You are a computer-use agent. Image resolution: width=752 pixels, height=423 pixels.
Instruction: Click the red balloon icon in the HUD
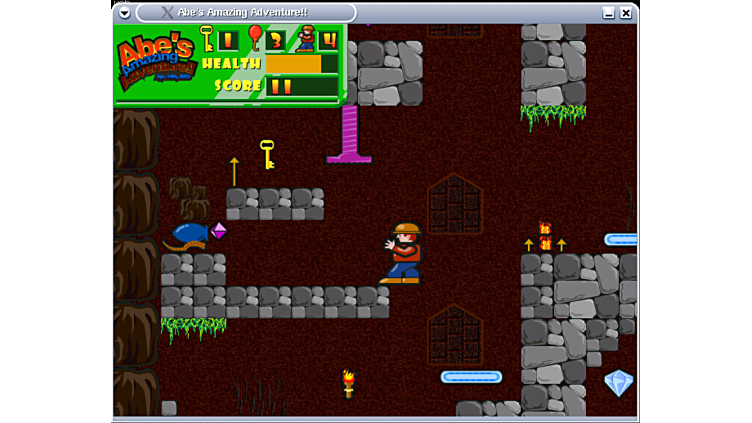[x=255, y=38]
